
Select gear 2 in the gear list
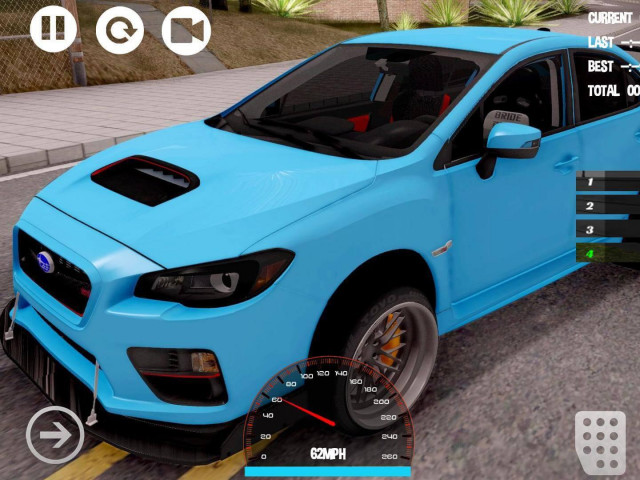click(607, 206)
